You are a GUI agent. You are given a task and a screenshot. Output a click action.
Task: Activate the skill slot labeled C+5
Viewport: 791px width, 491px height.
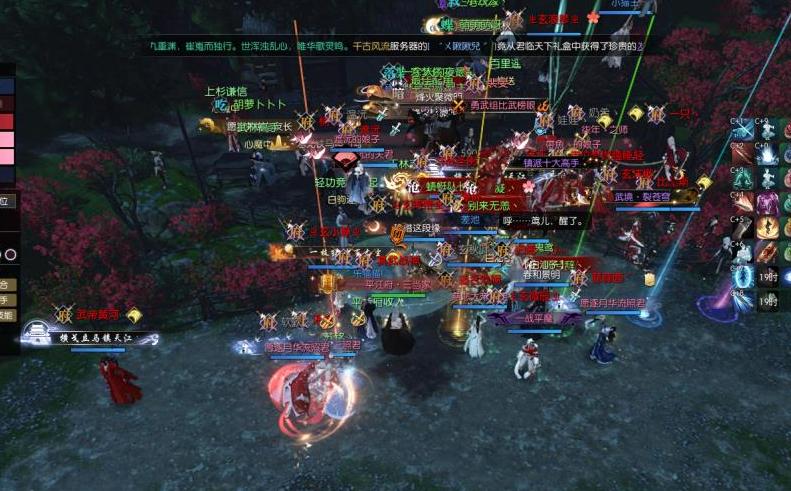point(741,227)
